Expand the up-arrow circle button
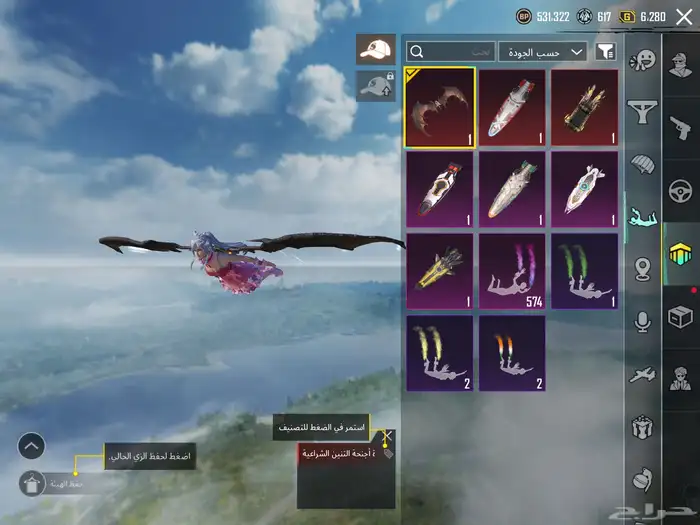 (31, 445)
